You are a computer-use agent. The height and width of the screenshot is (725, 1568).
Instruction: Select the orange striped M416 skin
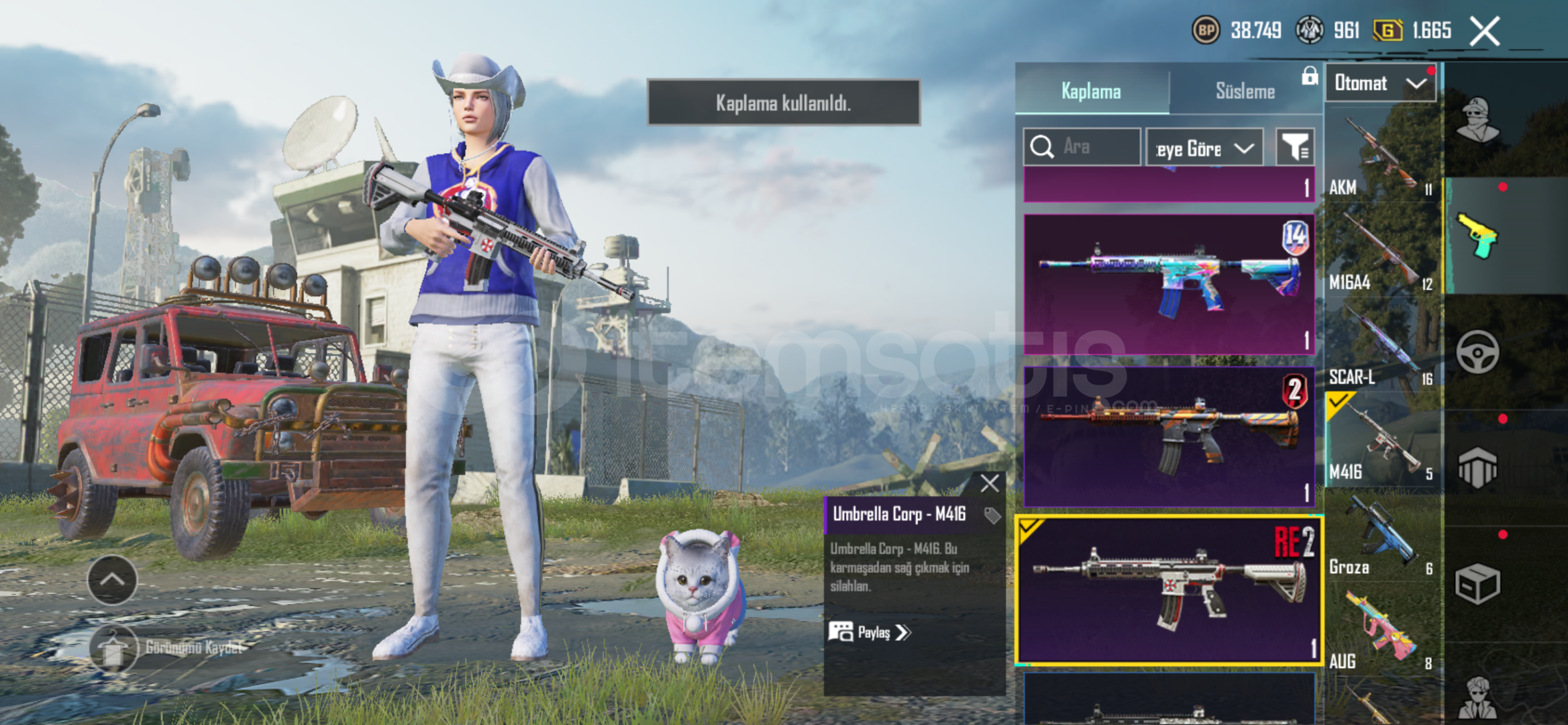point(1168,436)
